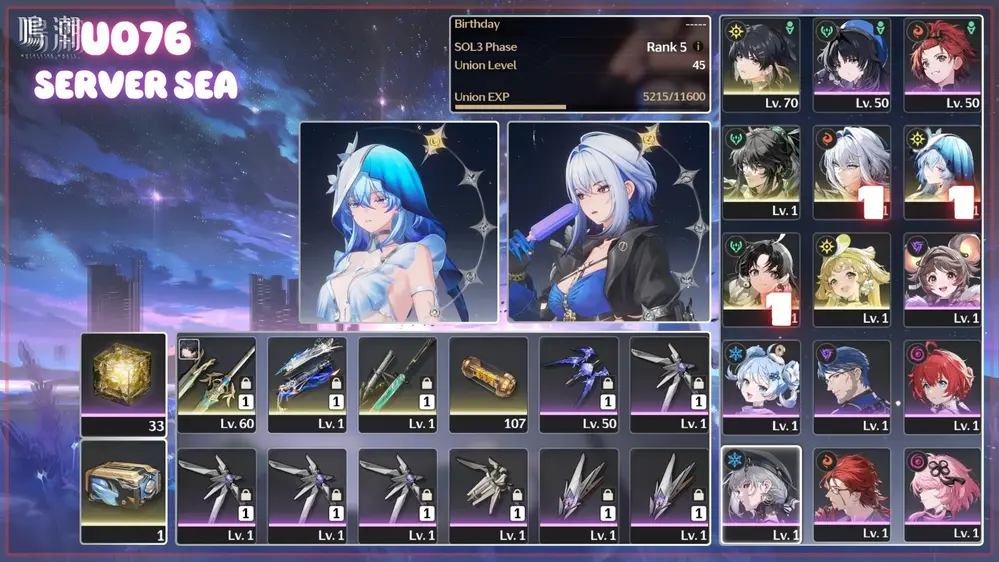Choose the light-blue twin-bun character tile
This screenshot has height=562, width=999.
[761, 386]
